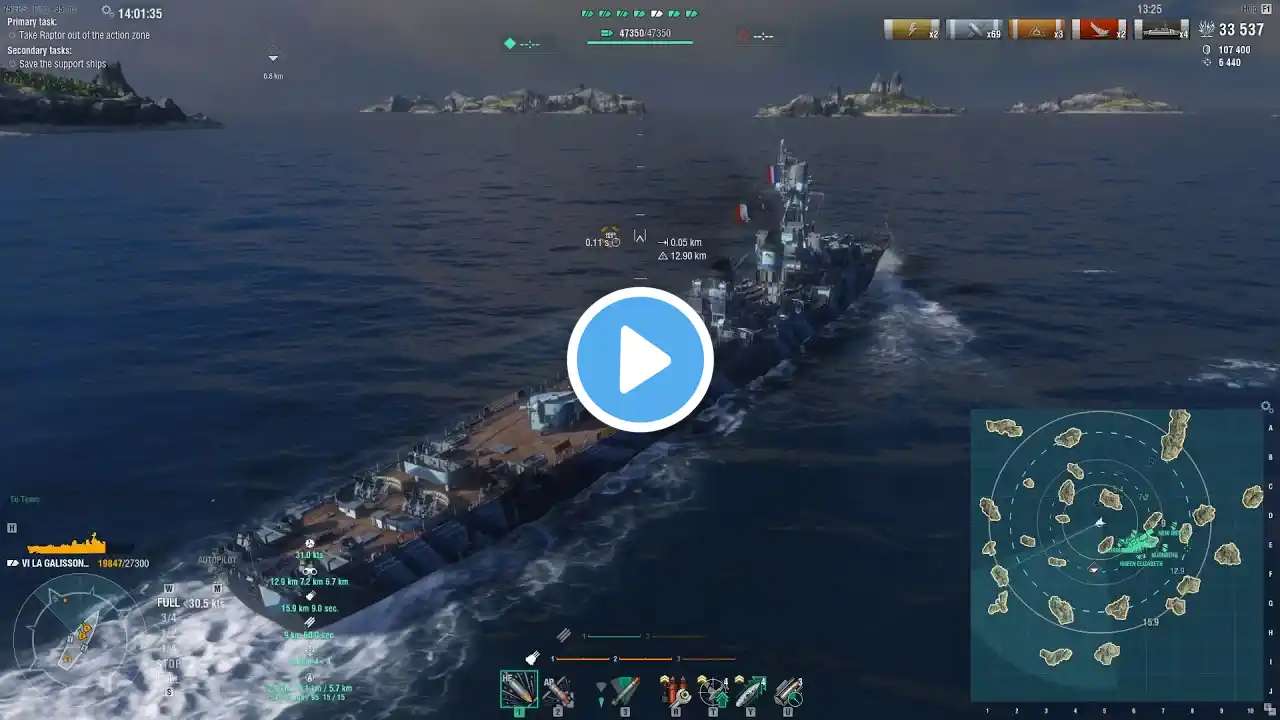The width and height of the screenshot is (1280, 720).
Task: Click the orange triangle x3 ribbon
Action: click(1037, 30)
